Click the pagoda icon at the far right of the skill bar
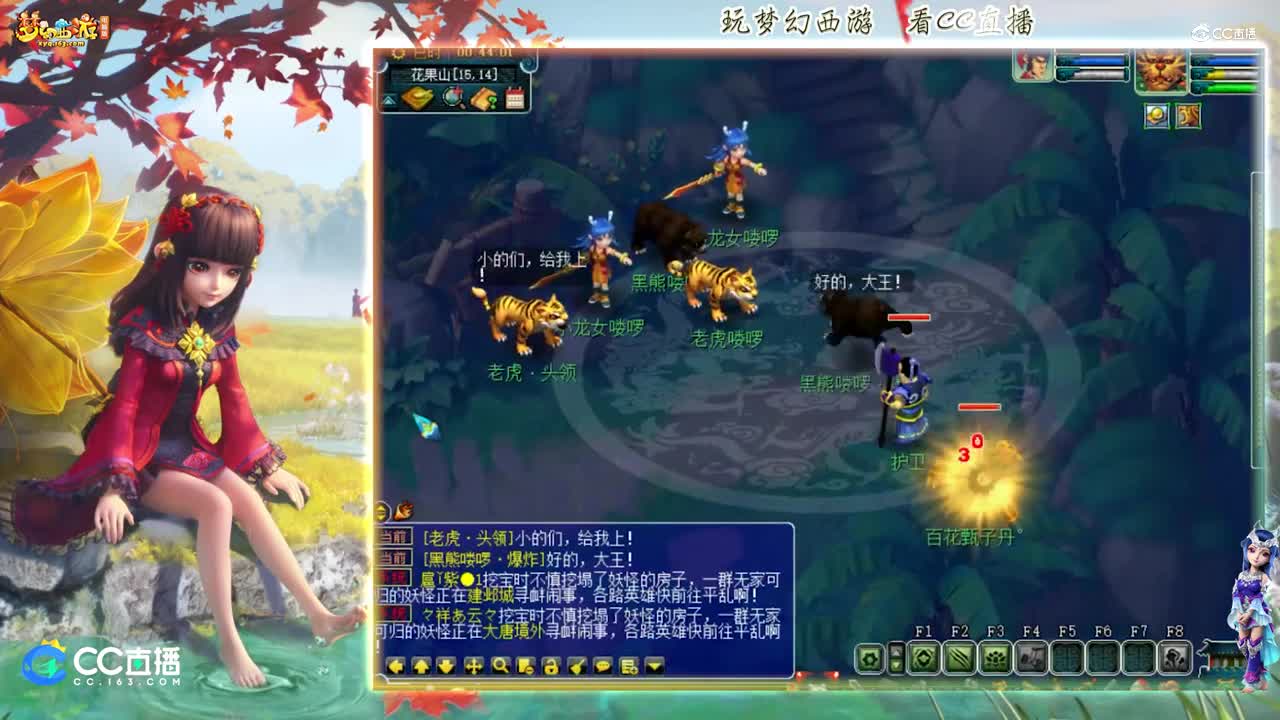The image size is (1280, 720). (1221, 658)
